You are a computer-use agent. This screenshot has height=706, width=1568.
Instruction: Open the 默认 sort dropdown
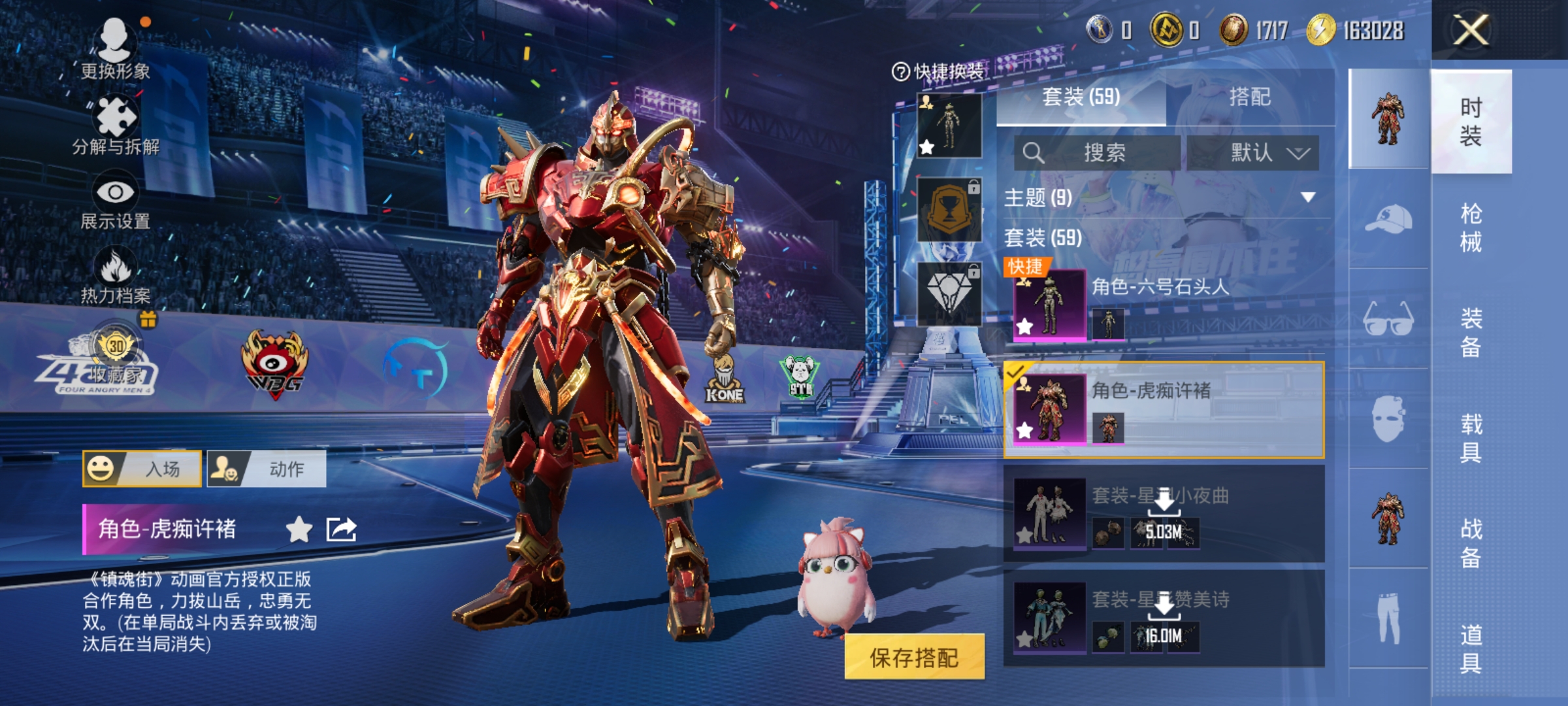(x=1252, y=153)
